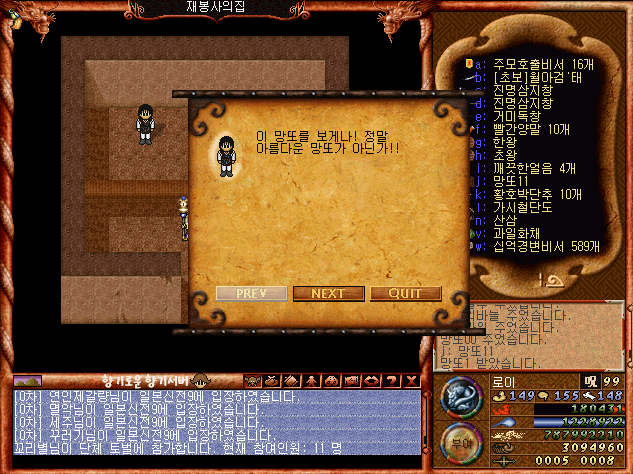The image size is (633, 474).
Task: Click the X icon on the toolbar
Action: click(411, 381)
